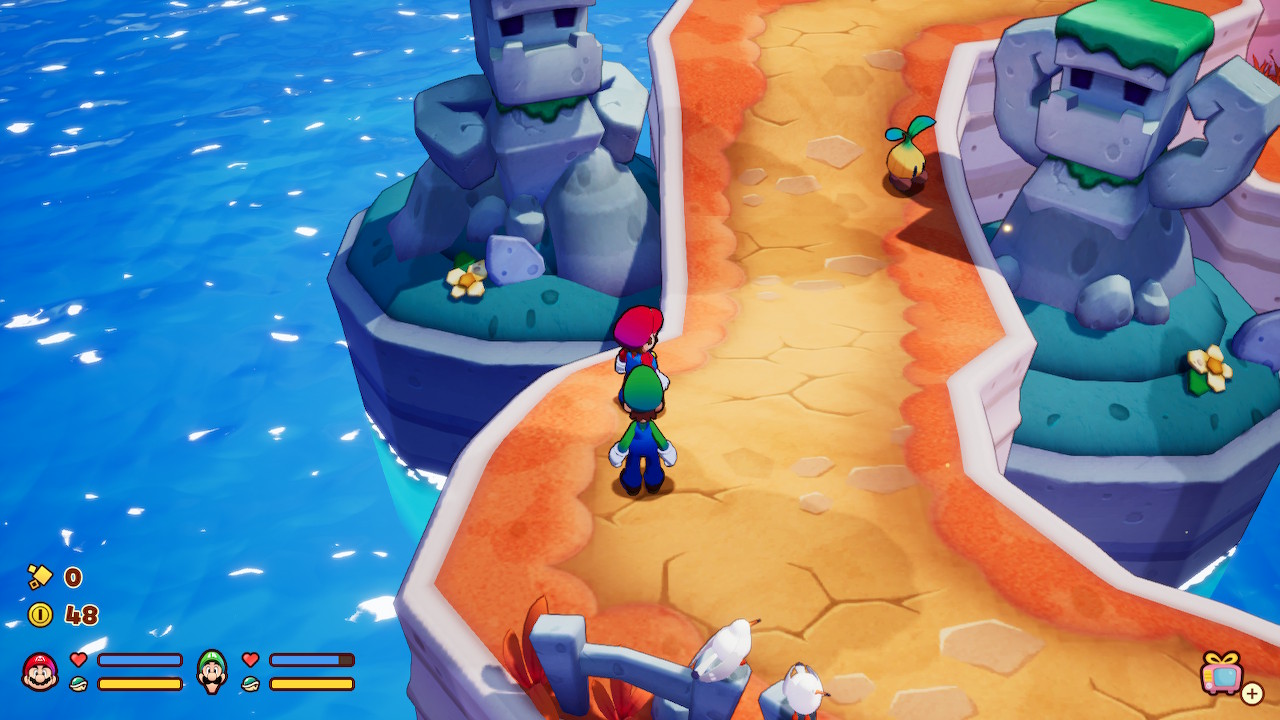Select Mario's portrait in the status HUD

coord(40,671)
